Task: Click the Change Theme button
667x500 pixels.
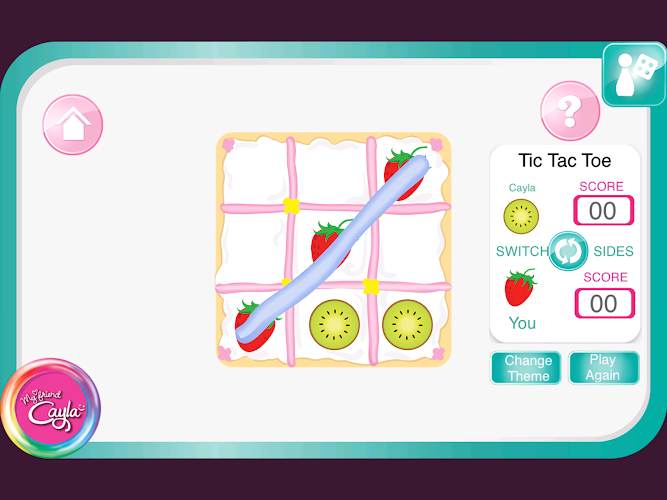Action: tap(526, 368)
